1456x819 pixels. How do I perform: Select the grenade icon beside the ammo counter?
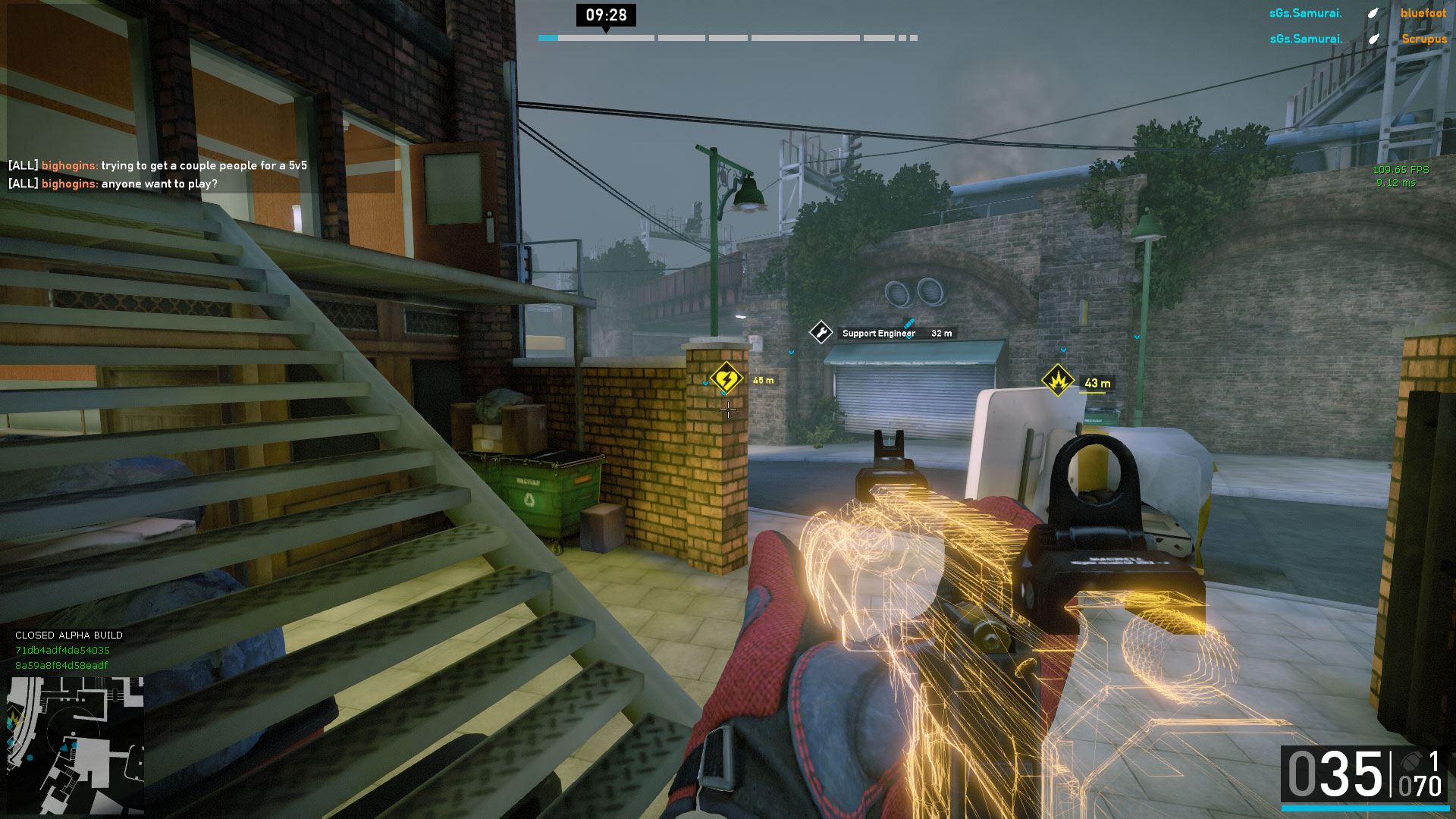coord(1411,761)
